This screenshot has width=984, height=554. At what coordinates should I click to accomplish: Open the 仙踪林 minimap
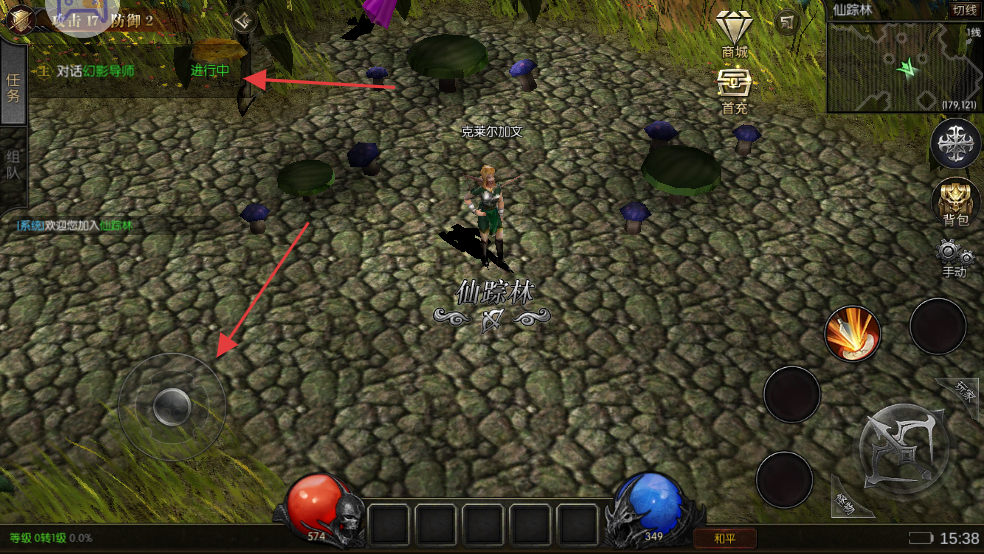point(904,66)
